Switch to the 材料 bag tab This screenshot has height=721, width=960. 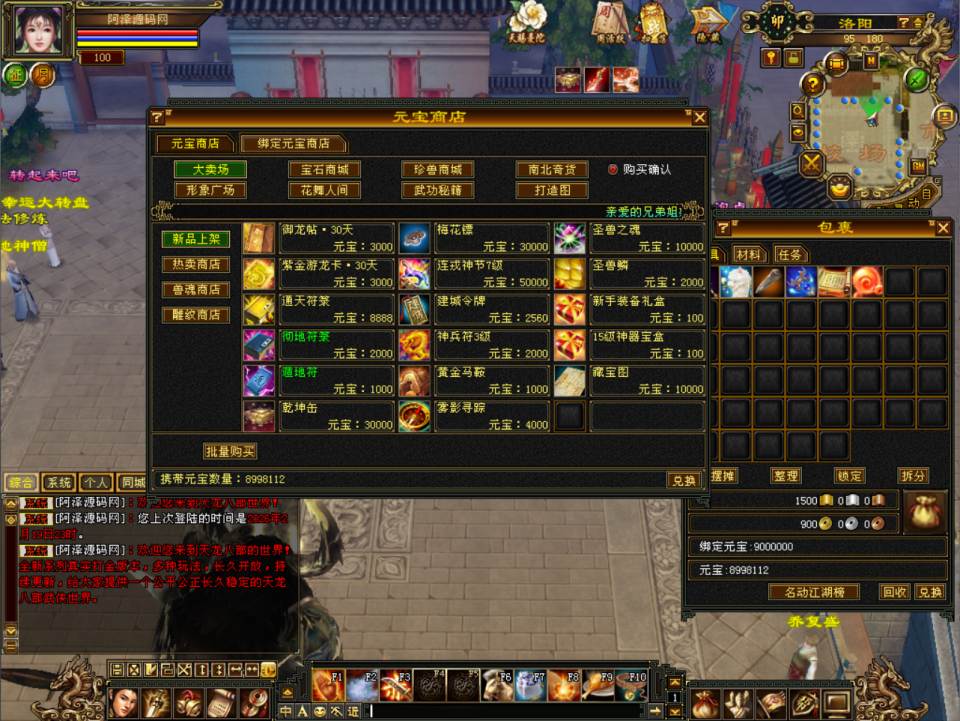point(748,255)
